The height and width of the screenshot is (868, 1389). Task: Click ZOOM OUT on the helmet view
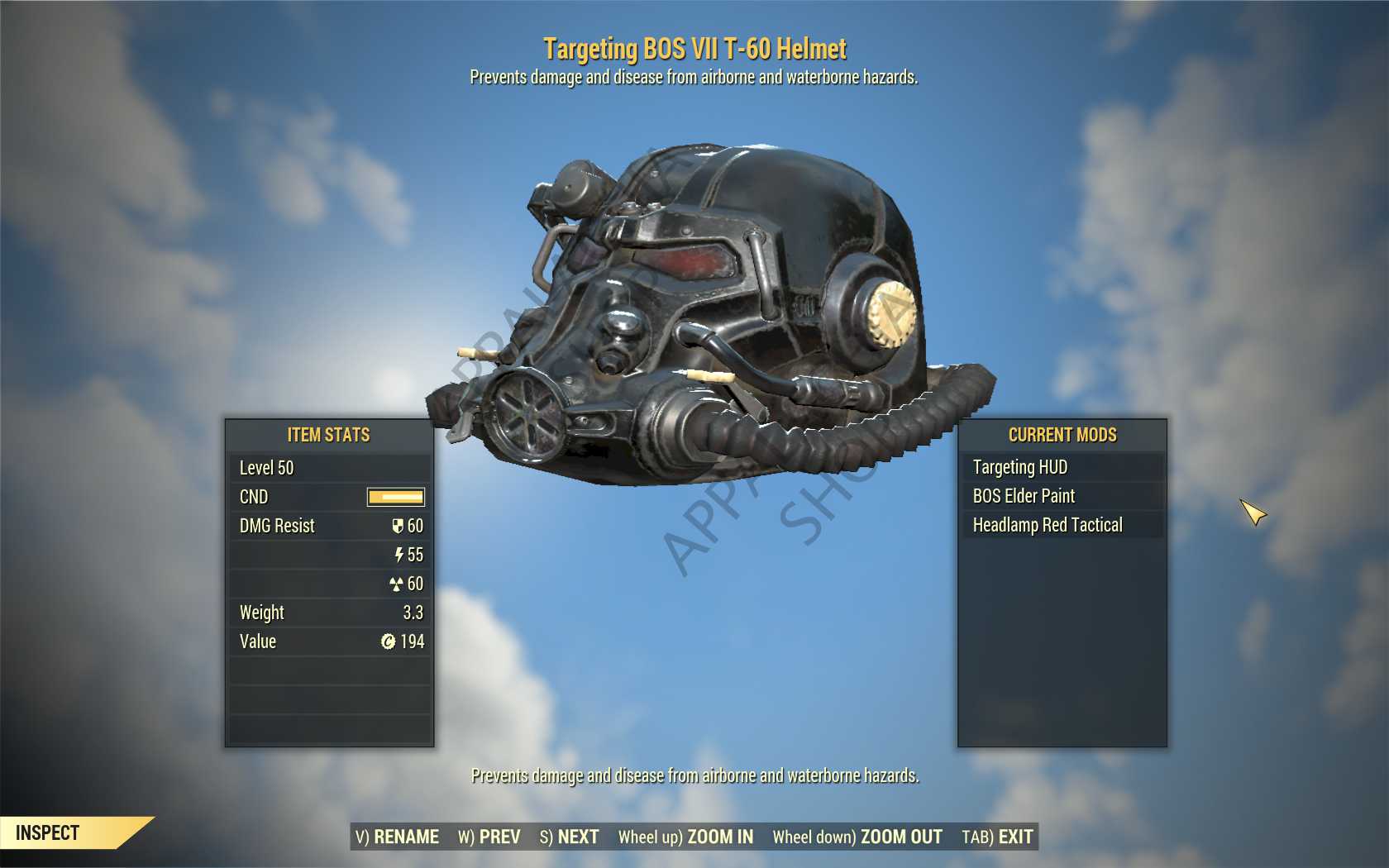tap(857, 837)
